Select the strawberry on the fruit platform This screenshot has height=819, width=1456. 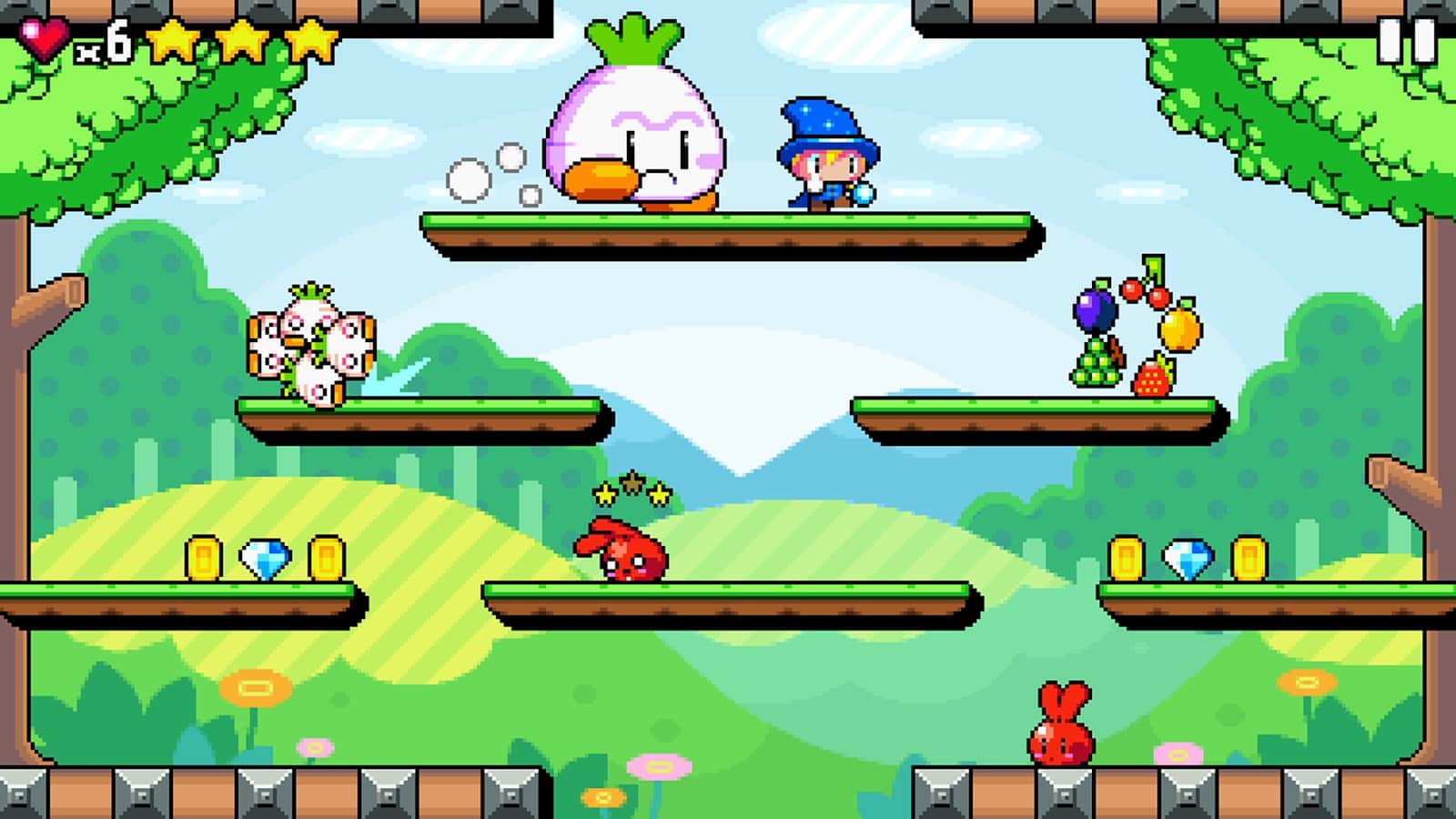point(1148,380)
